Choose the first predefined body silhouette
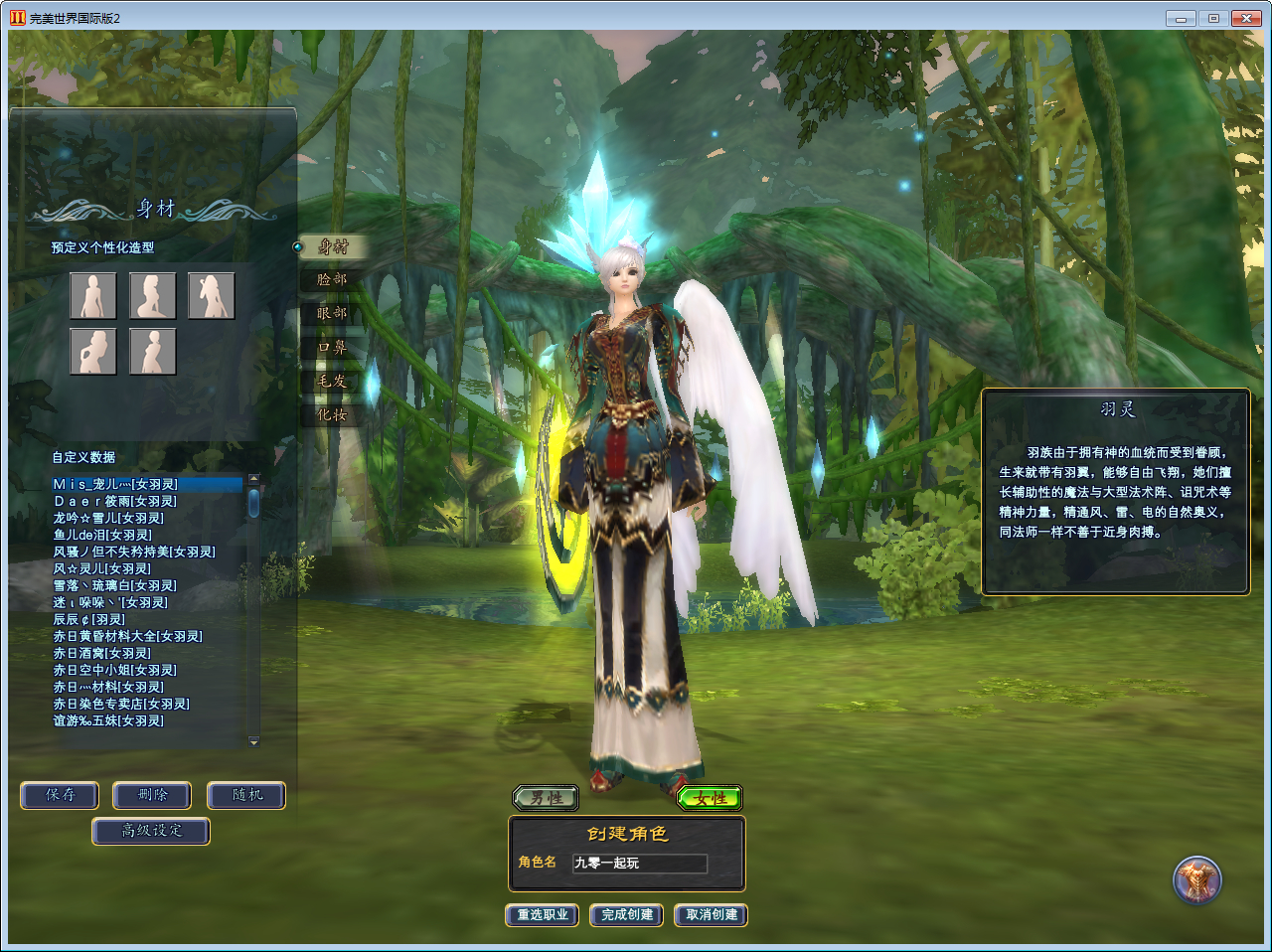Image resolution: width=1272 pixels, height=952 pixels. pos(92,296)
